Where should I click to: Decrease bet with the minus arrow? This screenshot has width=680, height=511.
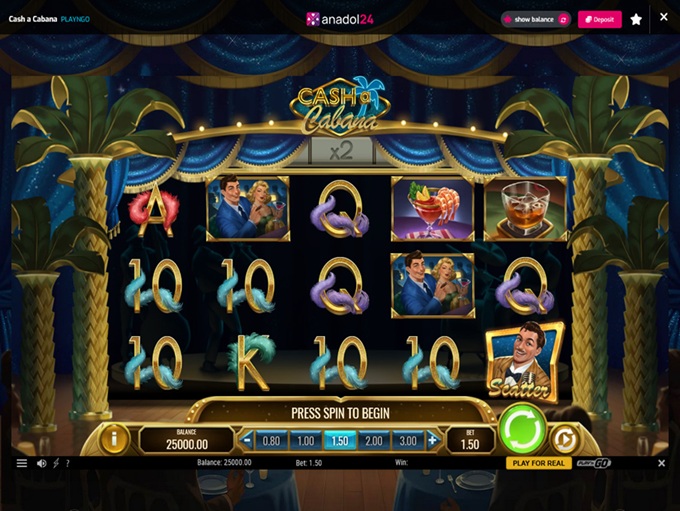247,440
